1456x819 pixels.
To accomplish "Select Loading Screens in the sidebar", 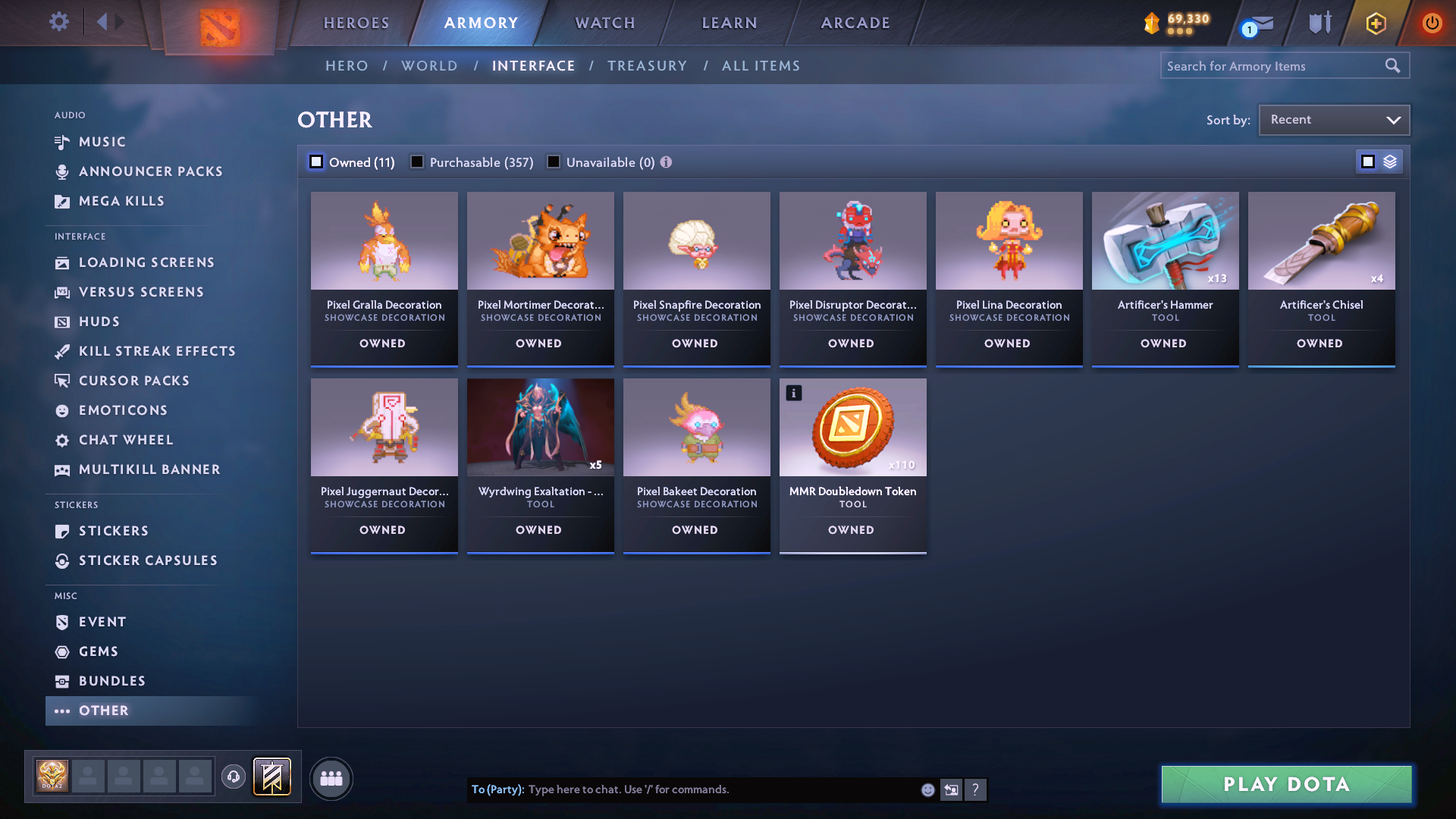I will pos(146,262).
